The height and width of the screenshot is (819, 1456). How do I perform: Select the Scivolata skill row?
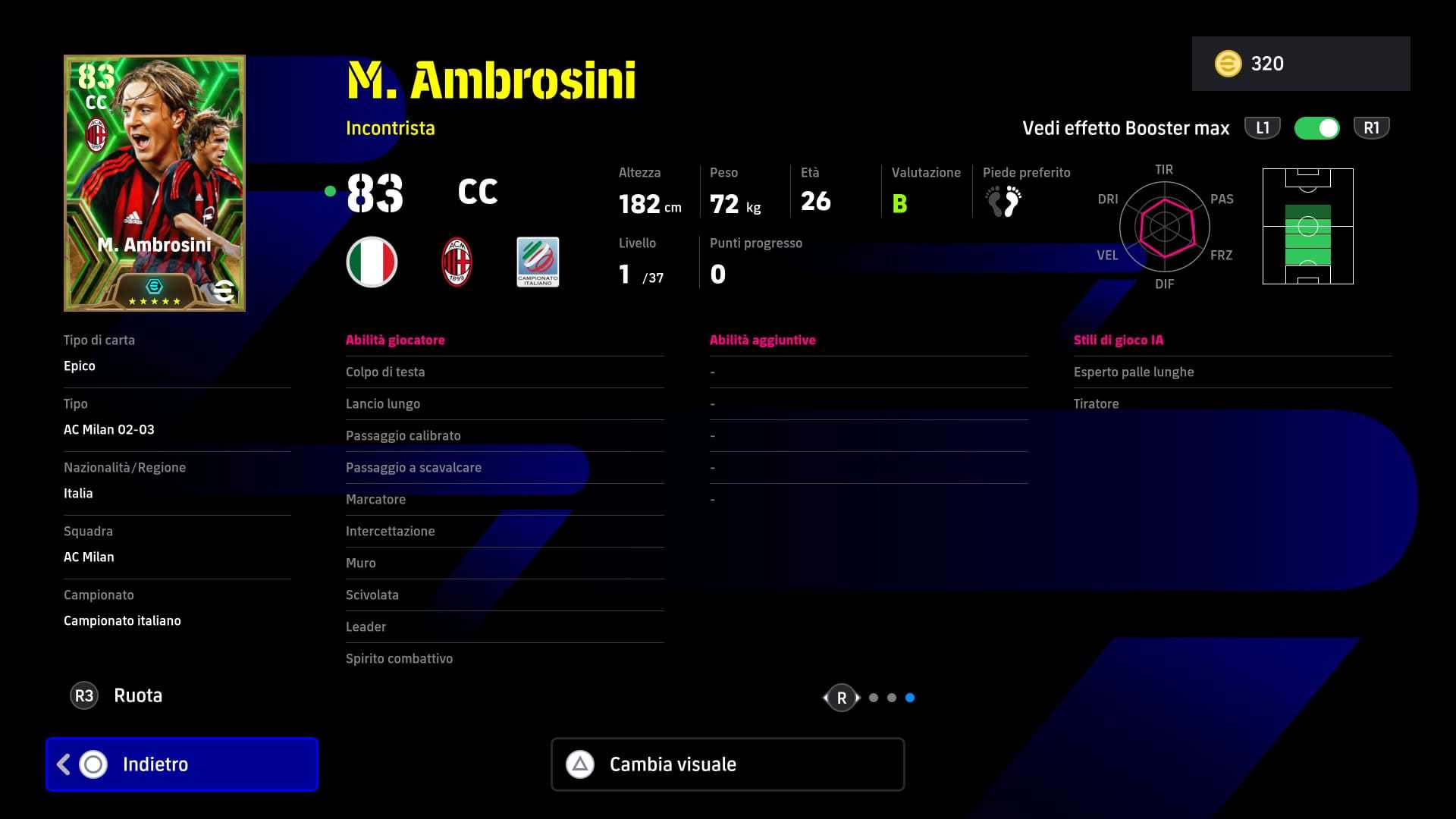(504, 595)
